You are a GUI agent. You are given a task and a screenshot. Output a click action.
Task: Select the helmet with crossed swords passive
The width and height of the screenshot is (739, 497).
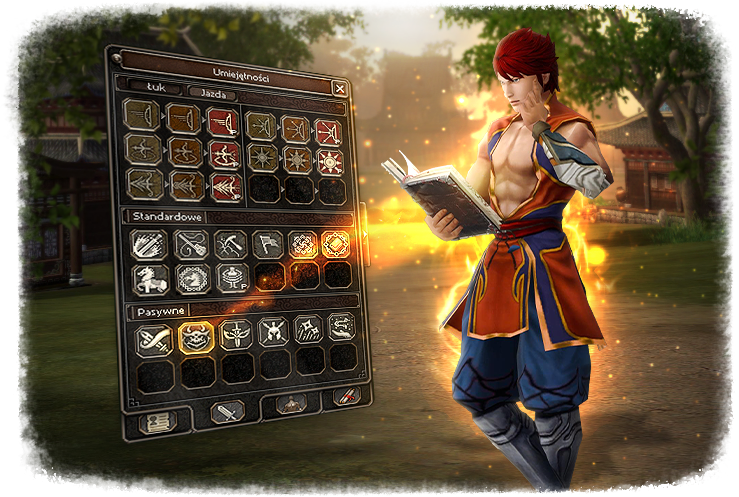coord(272,332)
